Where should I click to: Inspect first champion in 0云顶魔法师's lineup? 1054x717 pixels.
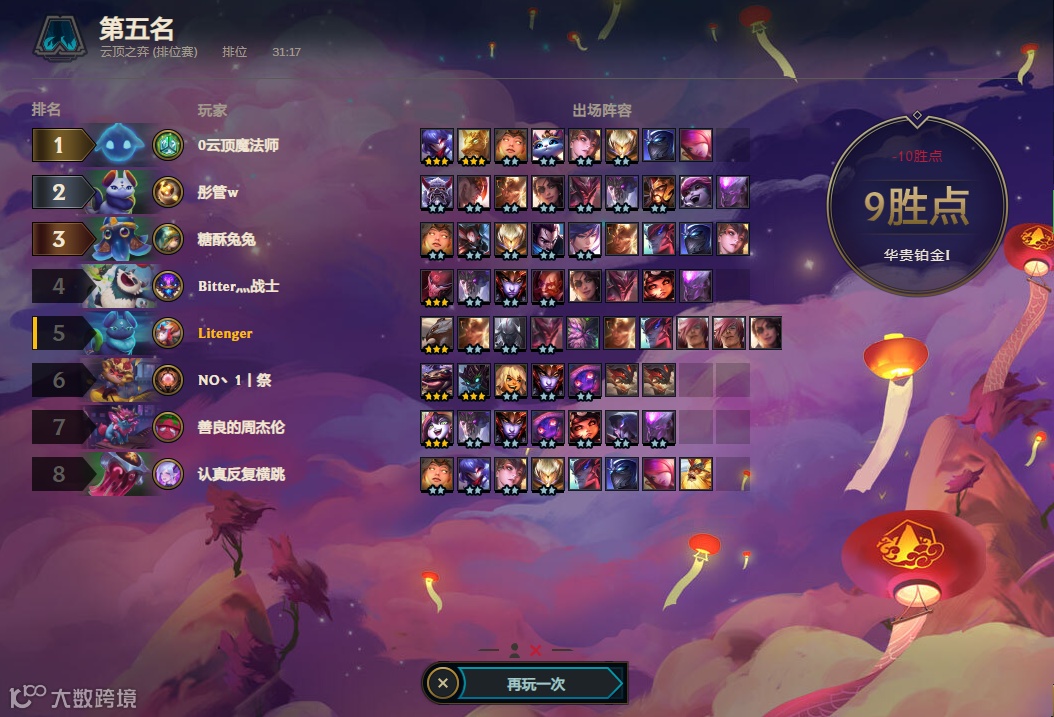pos(438,145)
